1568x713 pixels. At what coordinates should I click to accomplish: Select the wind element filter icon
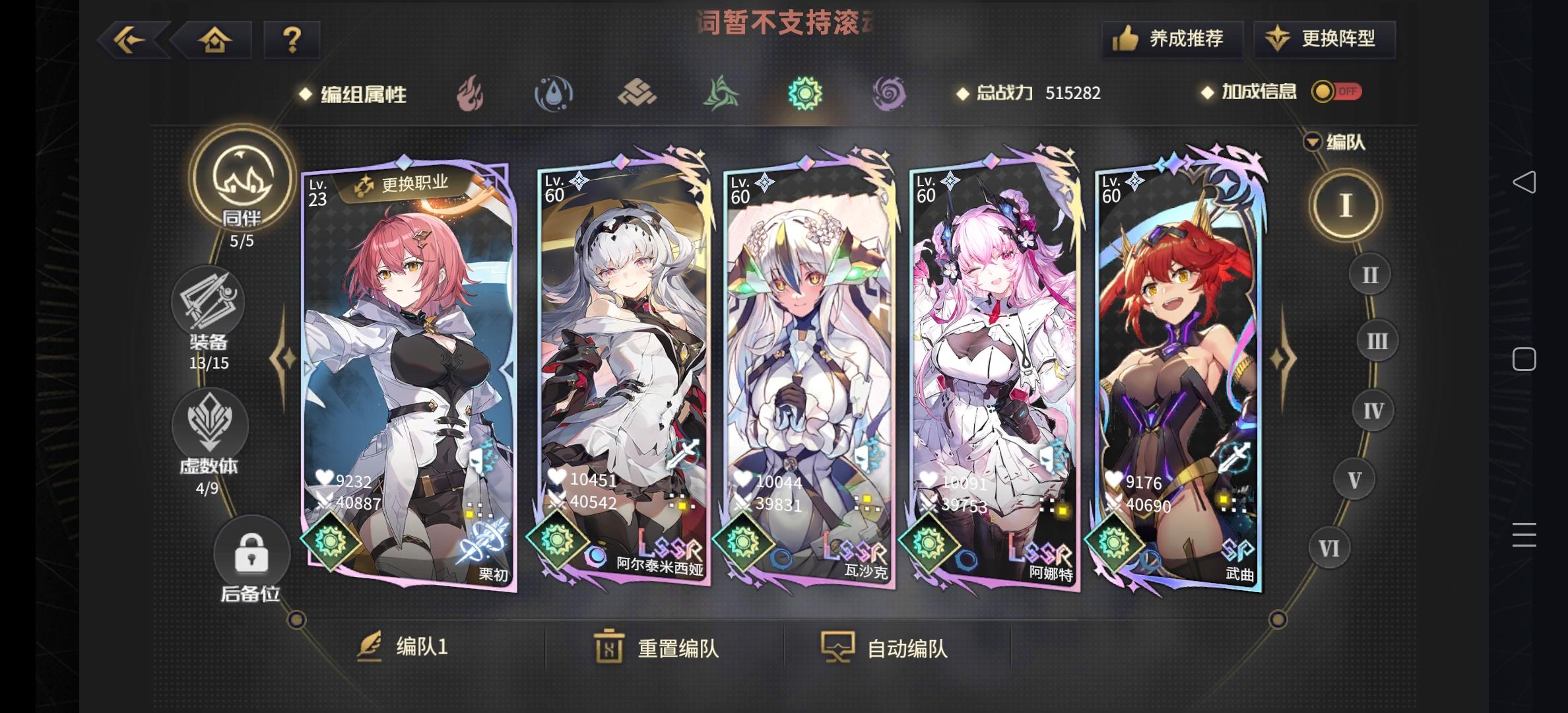point(722,93)
